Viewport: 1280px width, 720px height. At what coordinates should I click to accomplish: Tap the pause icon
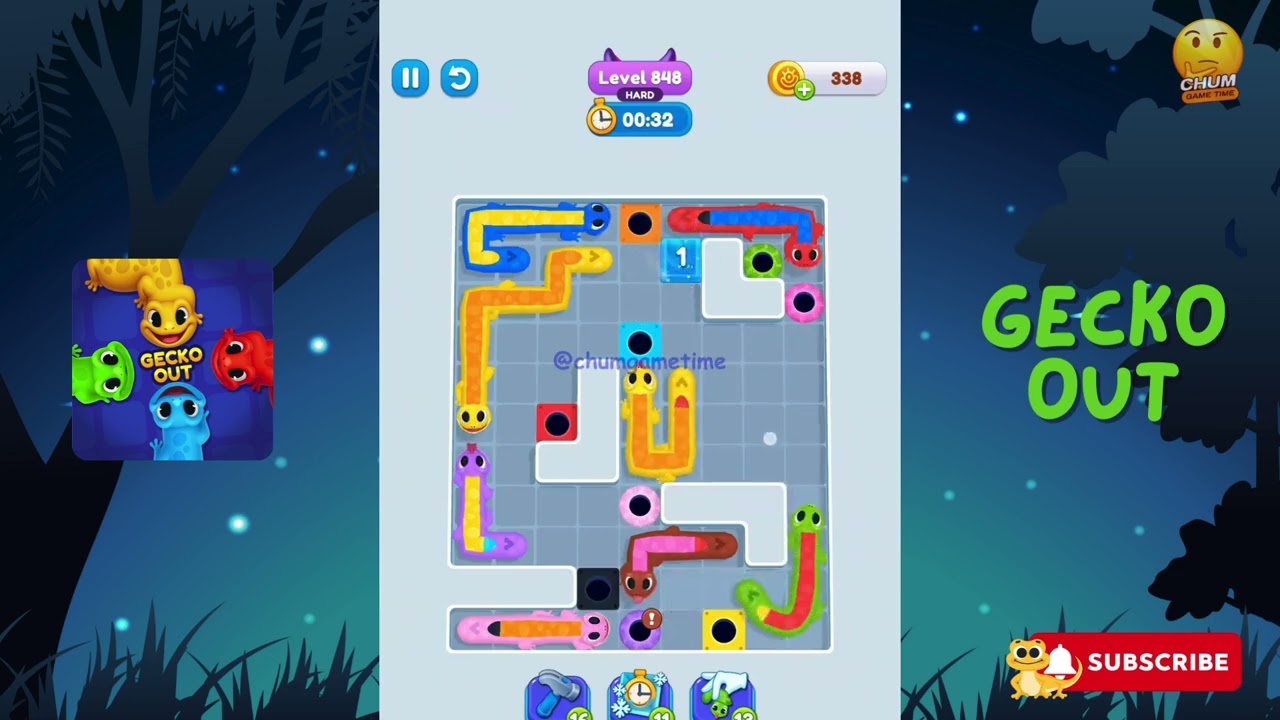(x=410, y=78)
